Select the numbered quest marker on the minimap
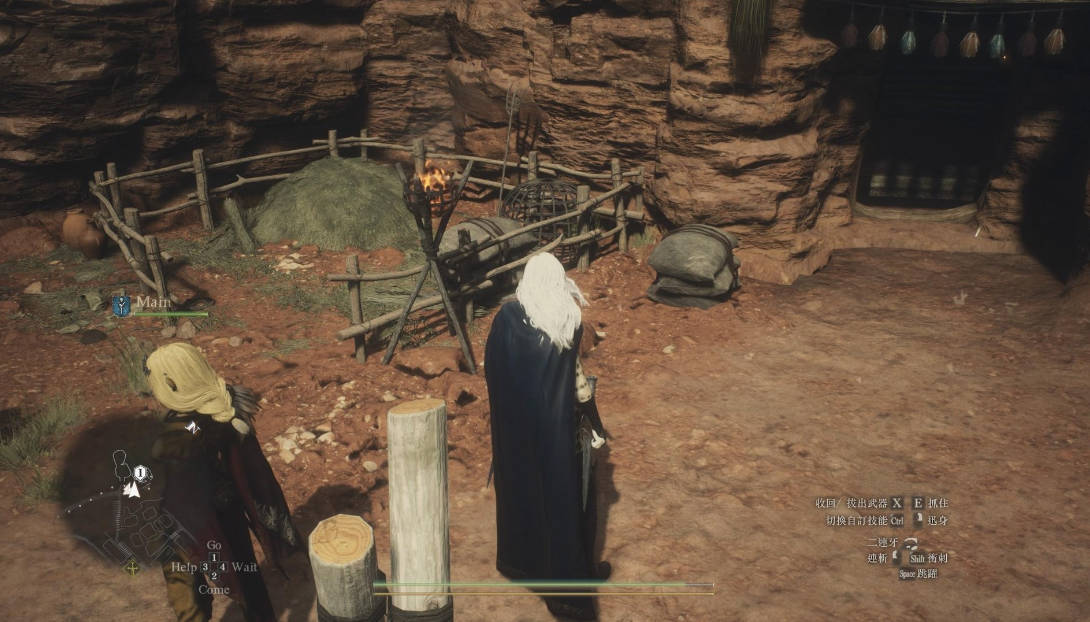 pos(141,473)
